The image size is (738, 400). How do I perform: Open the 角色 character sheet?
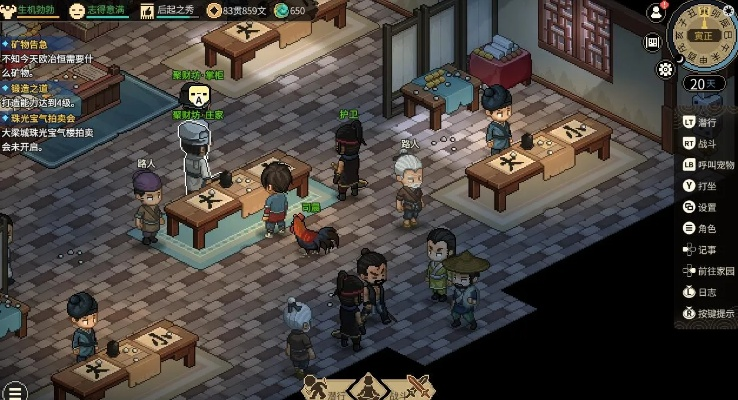(x=706, y=228)
